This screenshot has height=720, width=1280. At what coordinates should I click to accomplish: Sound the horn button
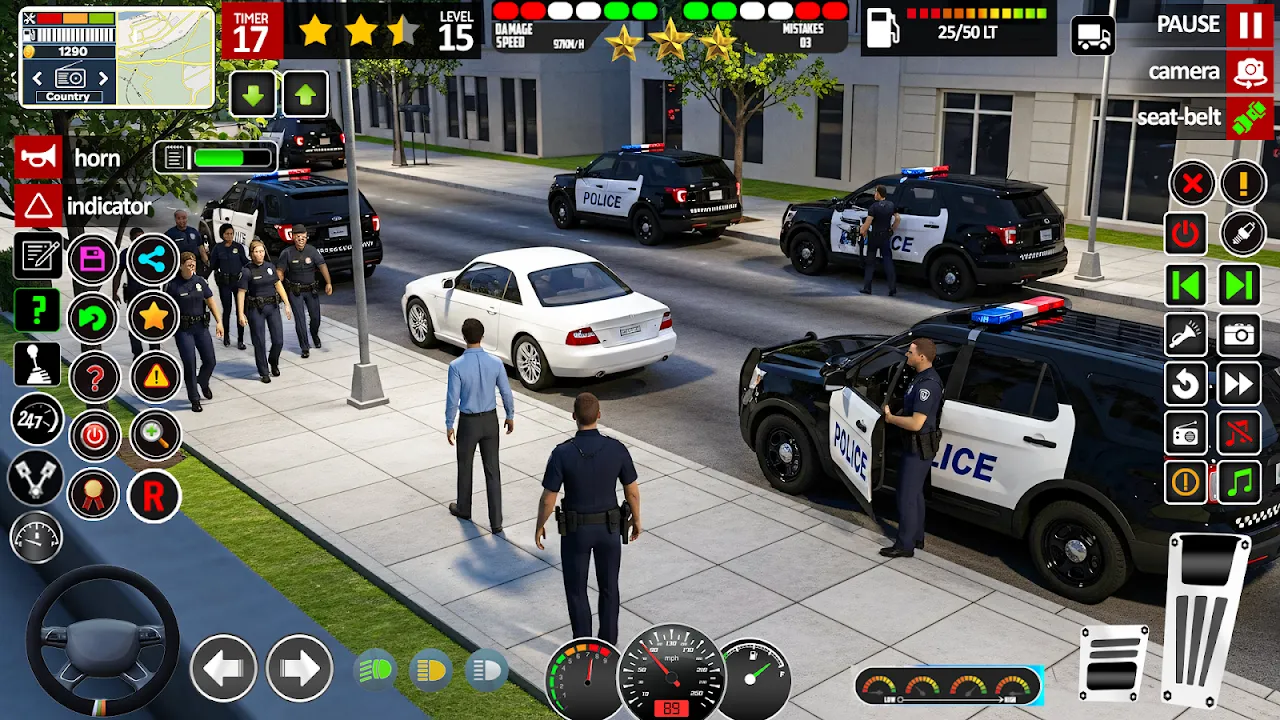pos(38,158)
